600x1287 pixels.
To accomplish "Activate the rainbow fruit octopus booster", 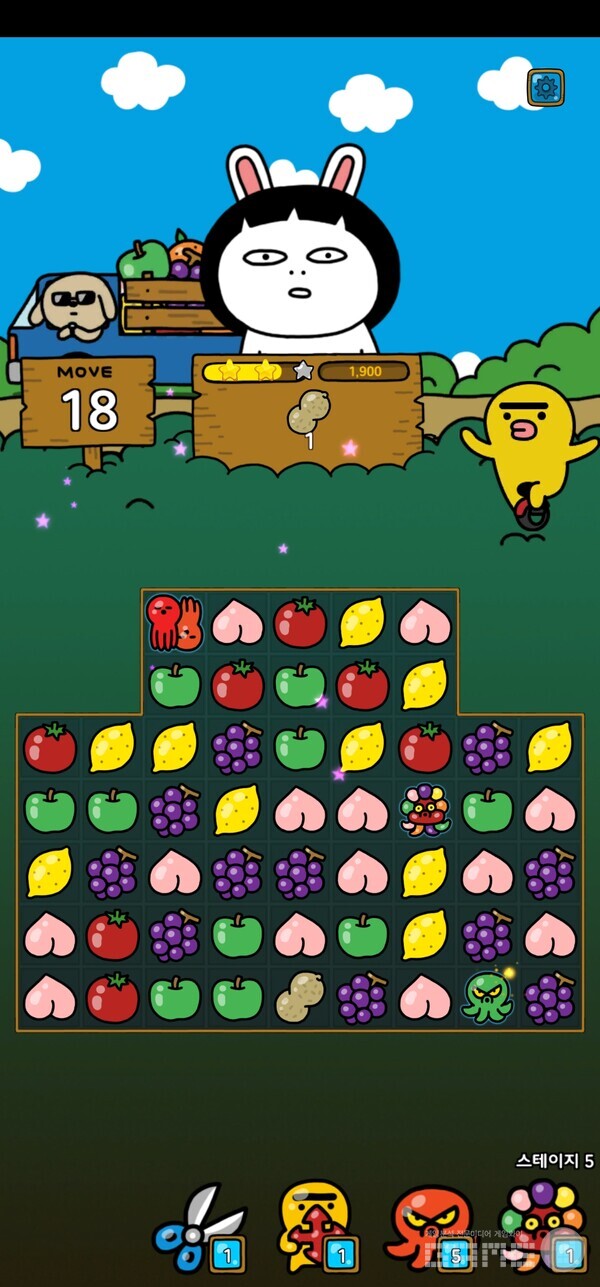I will [x=542, y=1226].
